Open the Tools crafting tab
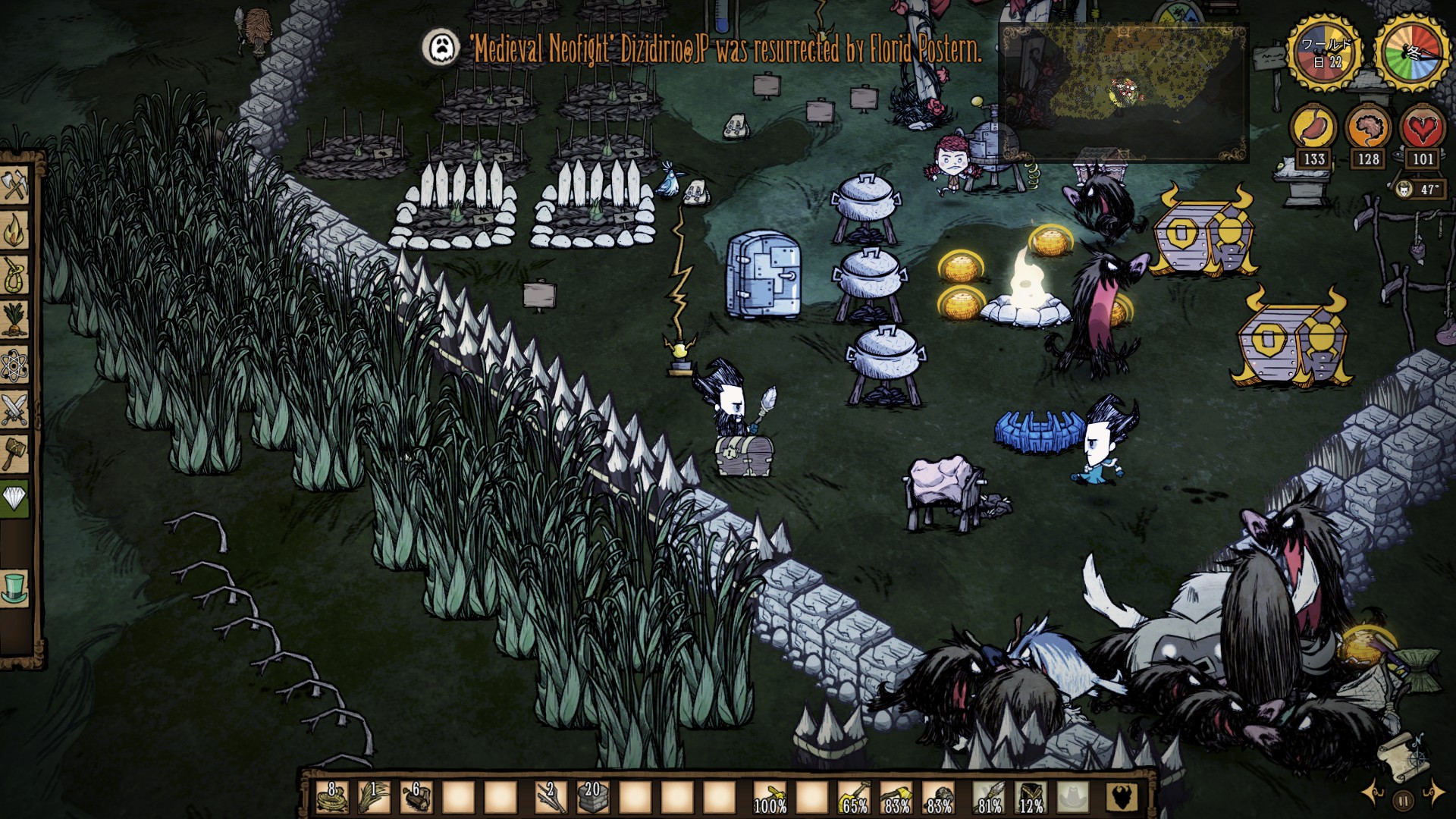1456x819 pixels. pos(15,186)
